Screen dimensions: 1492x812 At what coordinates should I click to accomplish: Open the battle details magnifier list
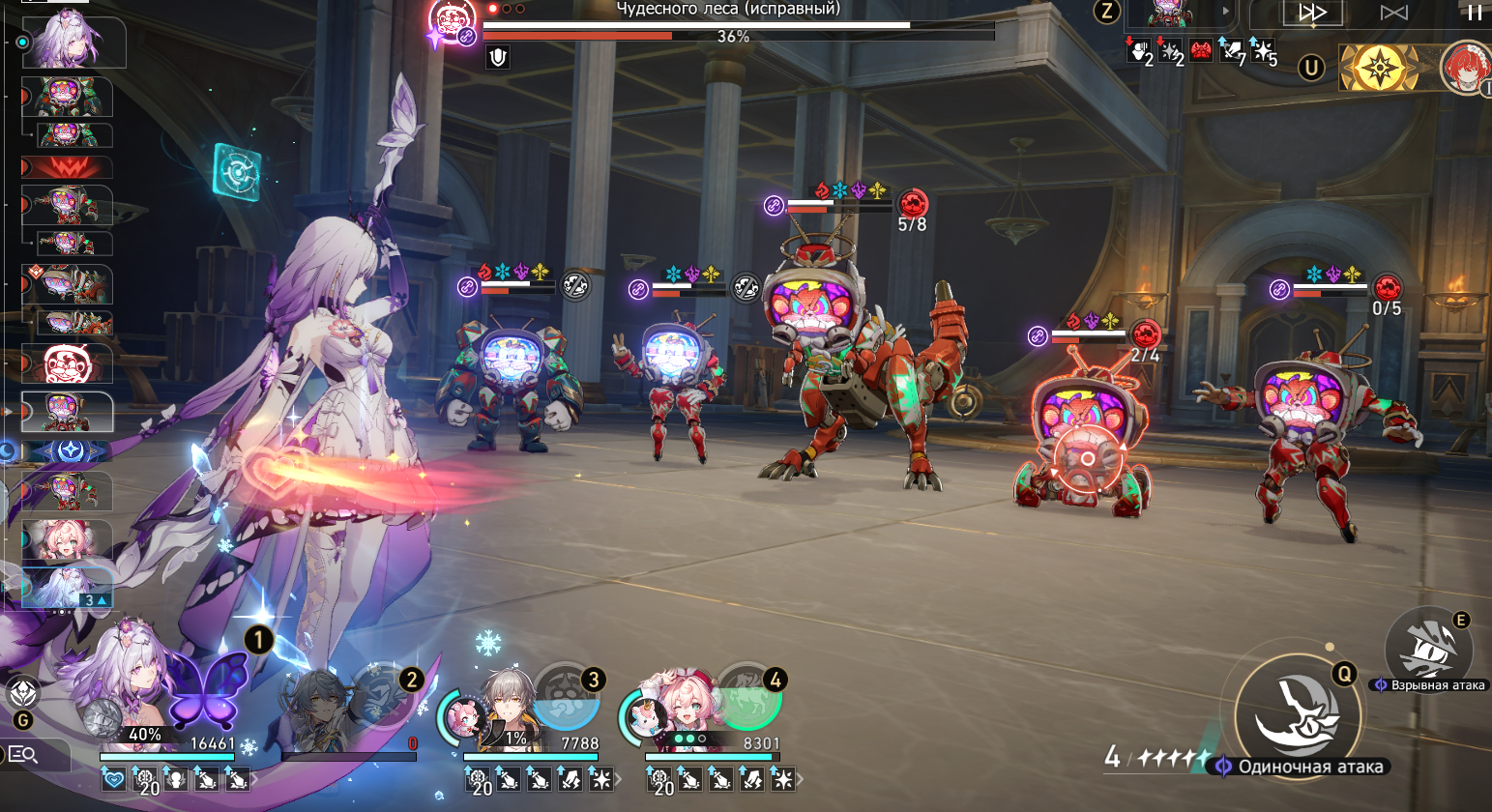23,755
